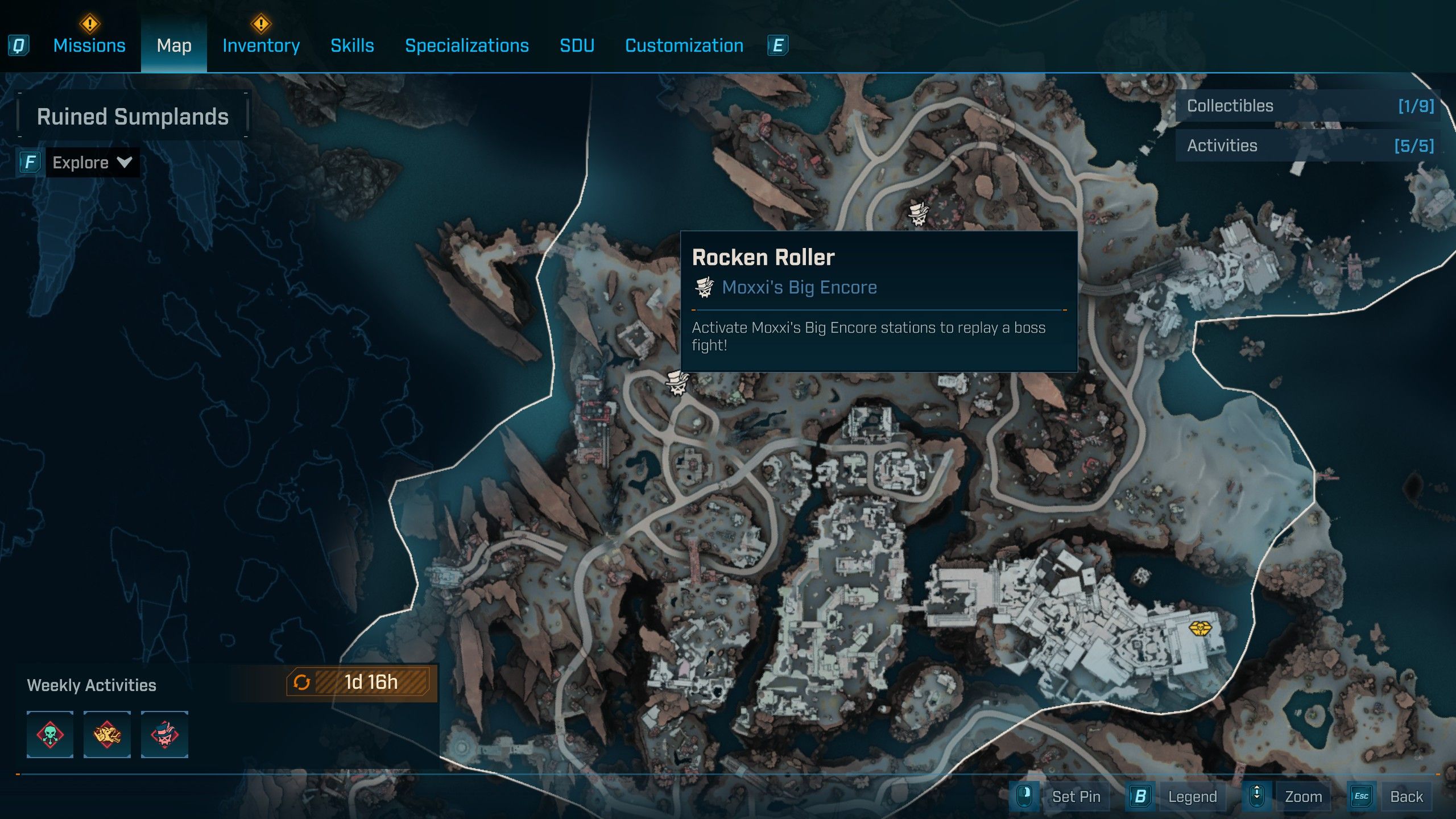Image resolution: width=1456 pixels, height=819 pixels.
Task: Click the Rocken Roller Big Encore map marker
Action: pos(677,383)
